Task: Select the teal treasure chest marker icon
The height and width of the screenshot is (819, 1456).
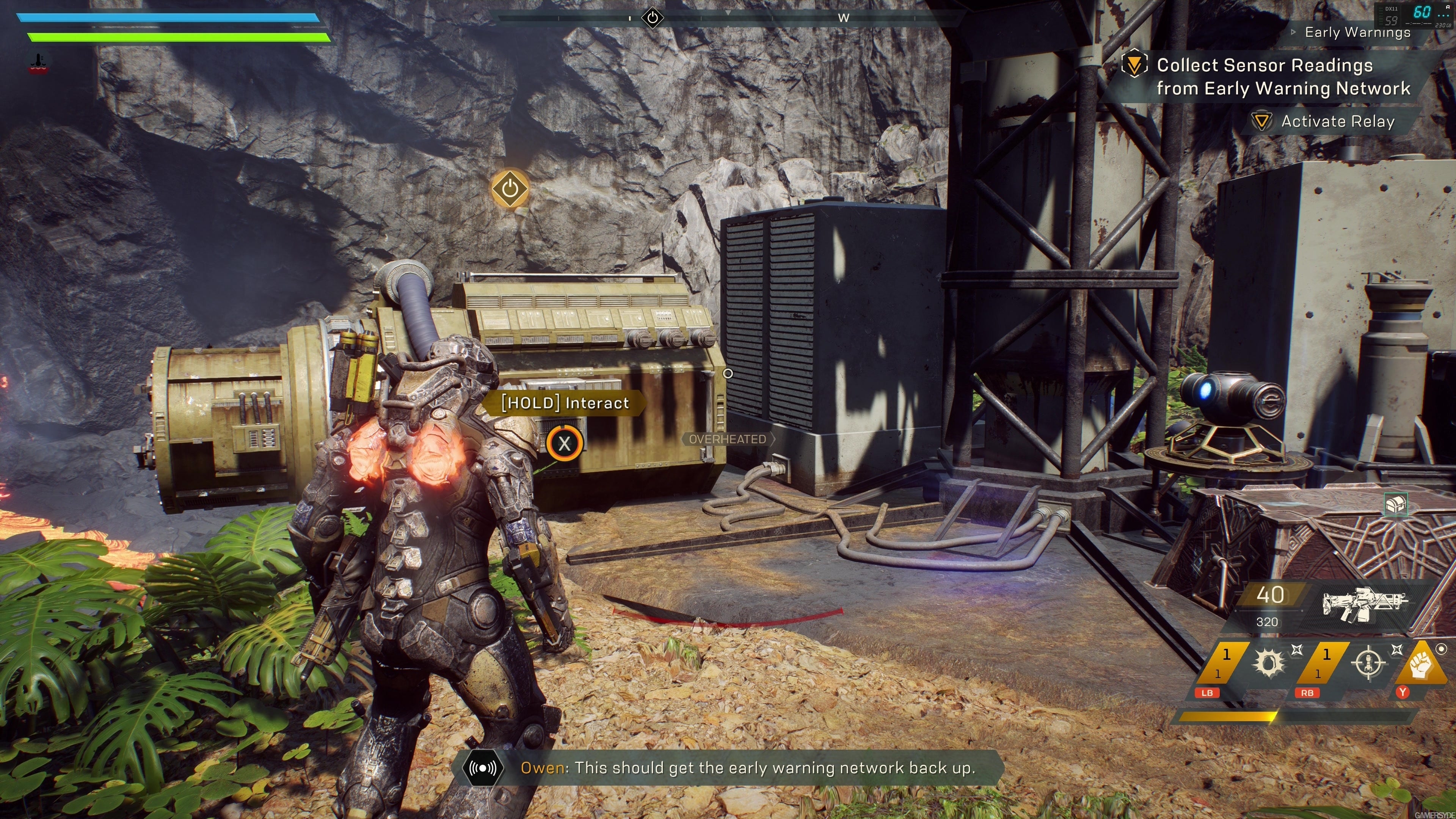Action: (1395, 504)
